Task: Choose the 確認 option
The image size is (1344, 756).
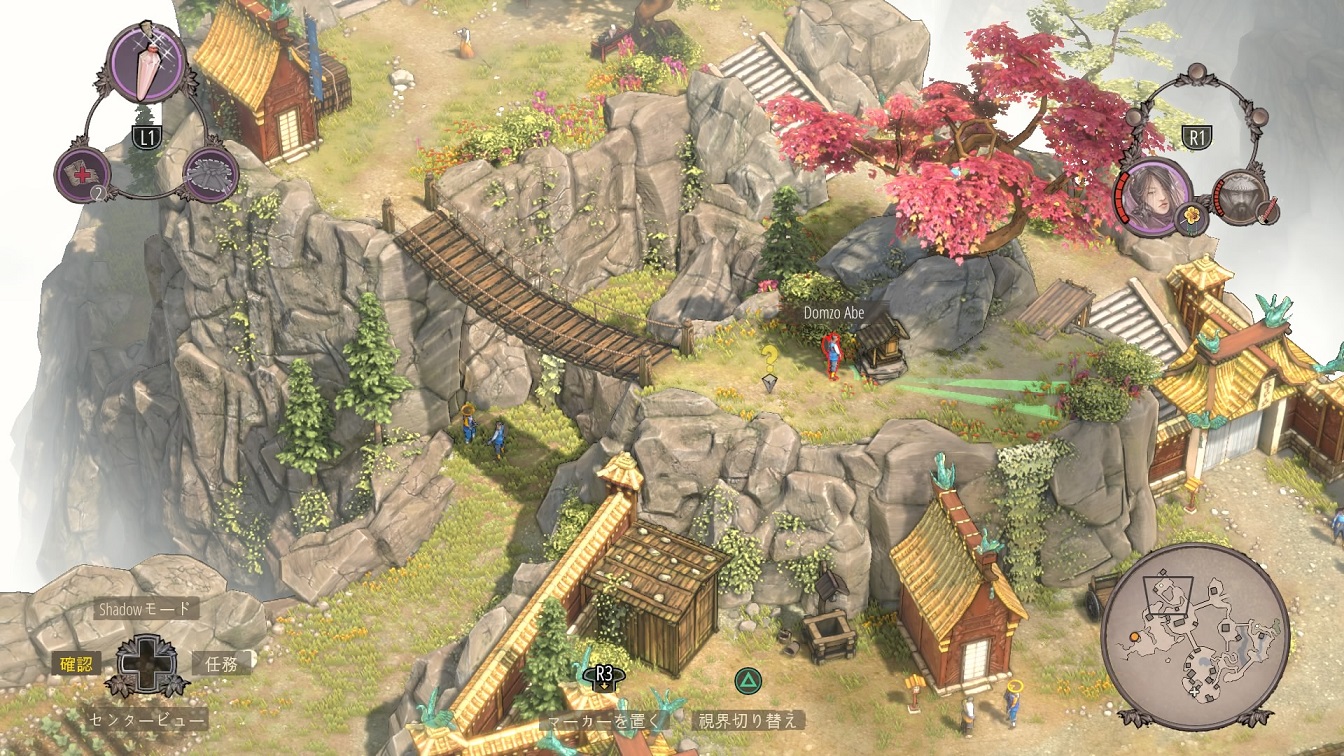Action: (x=76, y=662)
